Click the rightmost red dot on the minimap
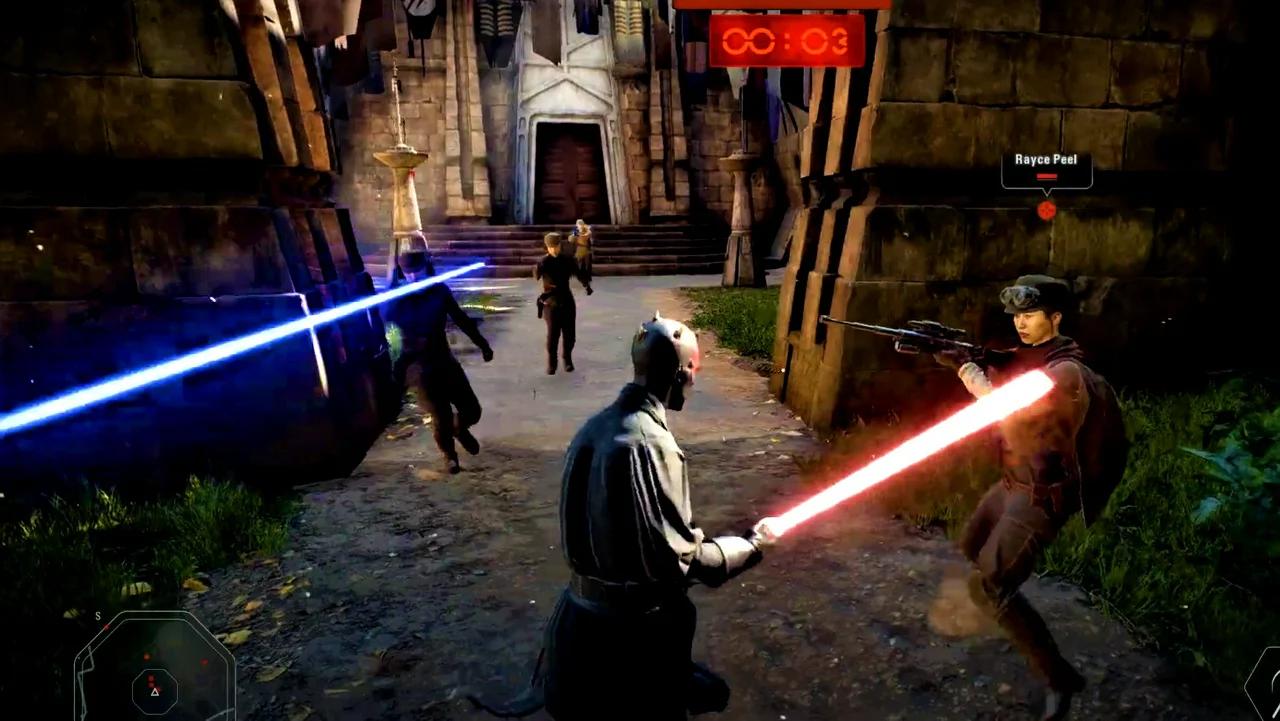Image resolution: width=1280 pixels, height=721 pixels. click(204, 662)
